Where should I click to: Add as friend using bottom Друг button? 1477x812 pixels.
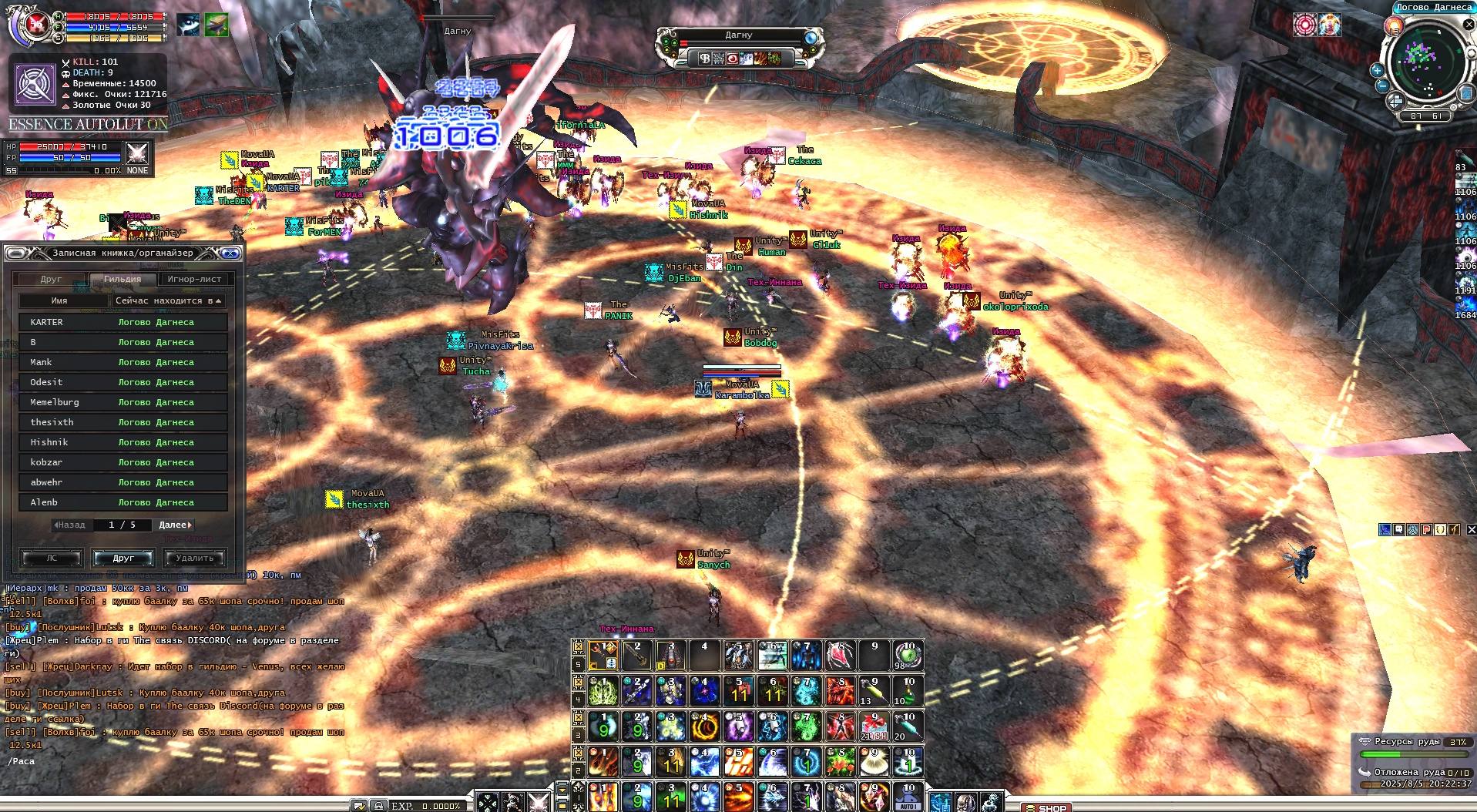click(x=123, y=558)
